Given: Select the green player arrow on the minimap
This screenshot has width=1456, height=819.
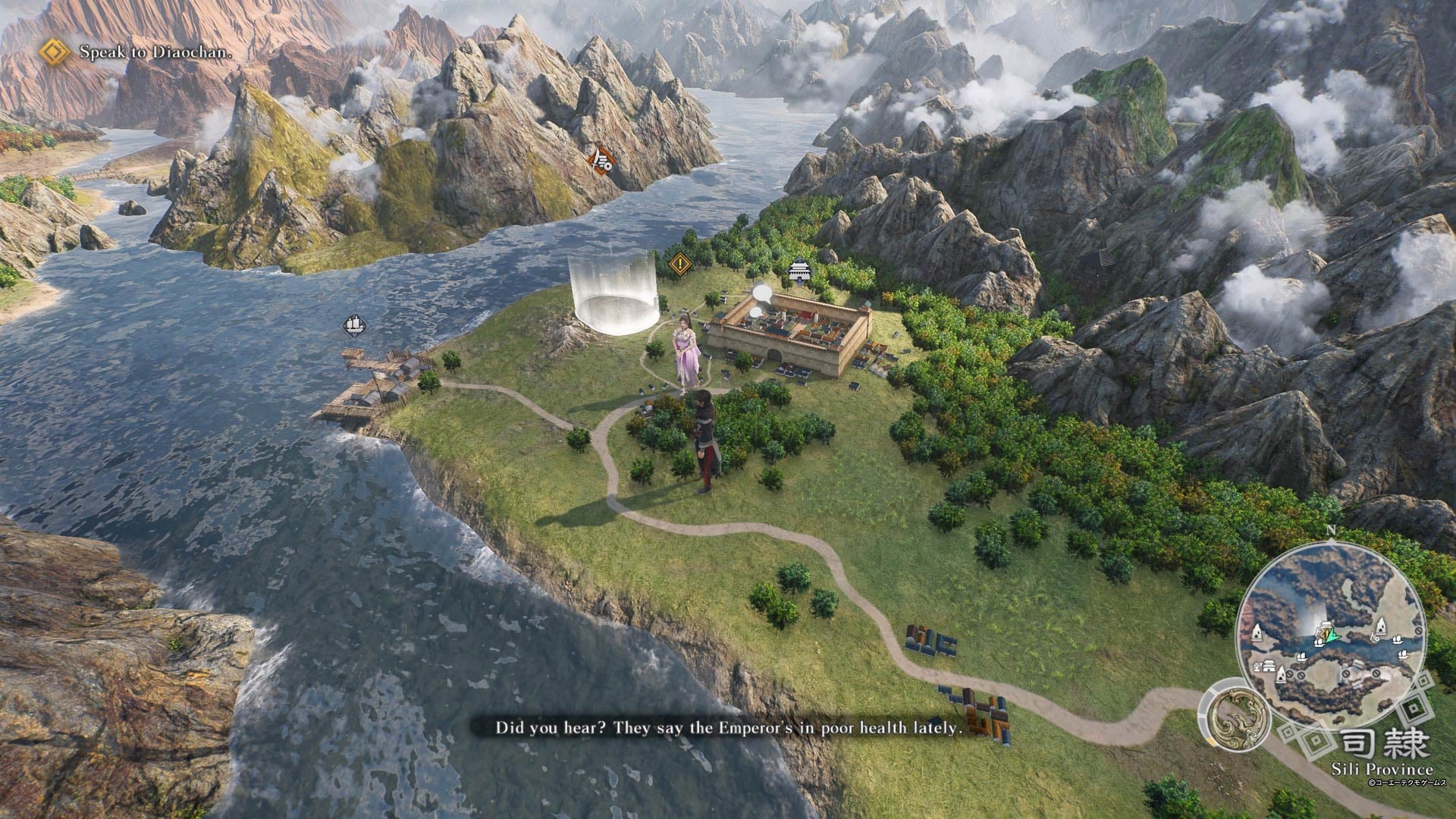Looking at the screenshot, I should (x=1332, y=635).
